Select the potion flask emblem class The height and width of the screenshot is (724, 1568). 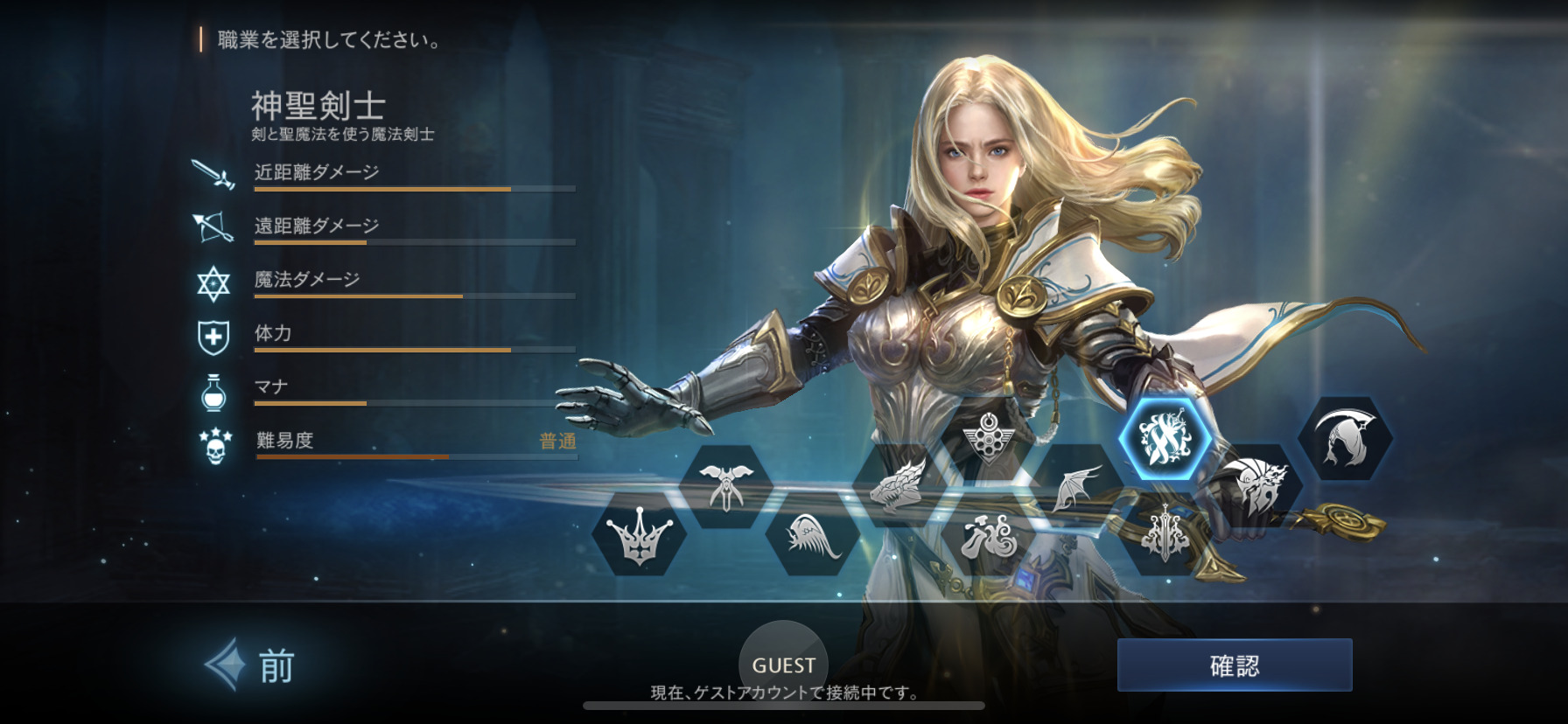tap(989, 535)
